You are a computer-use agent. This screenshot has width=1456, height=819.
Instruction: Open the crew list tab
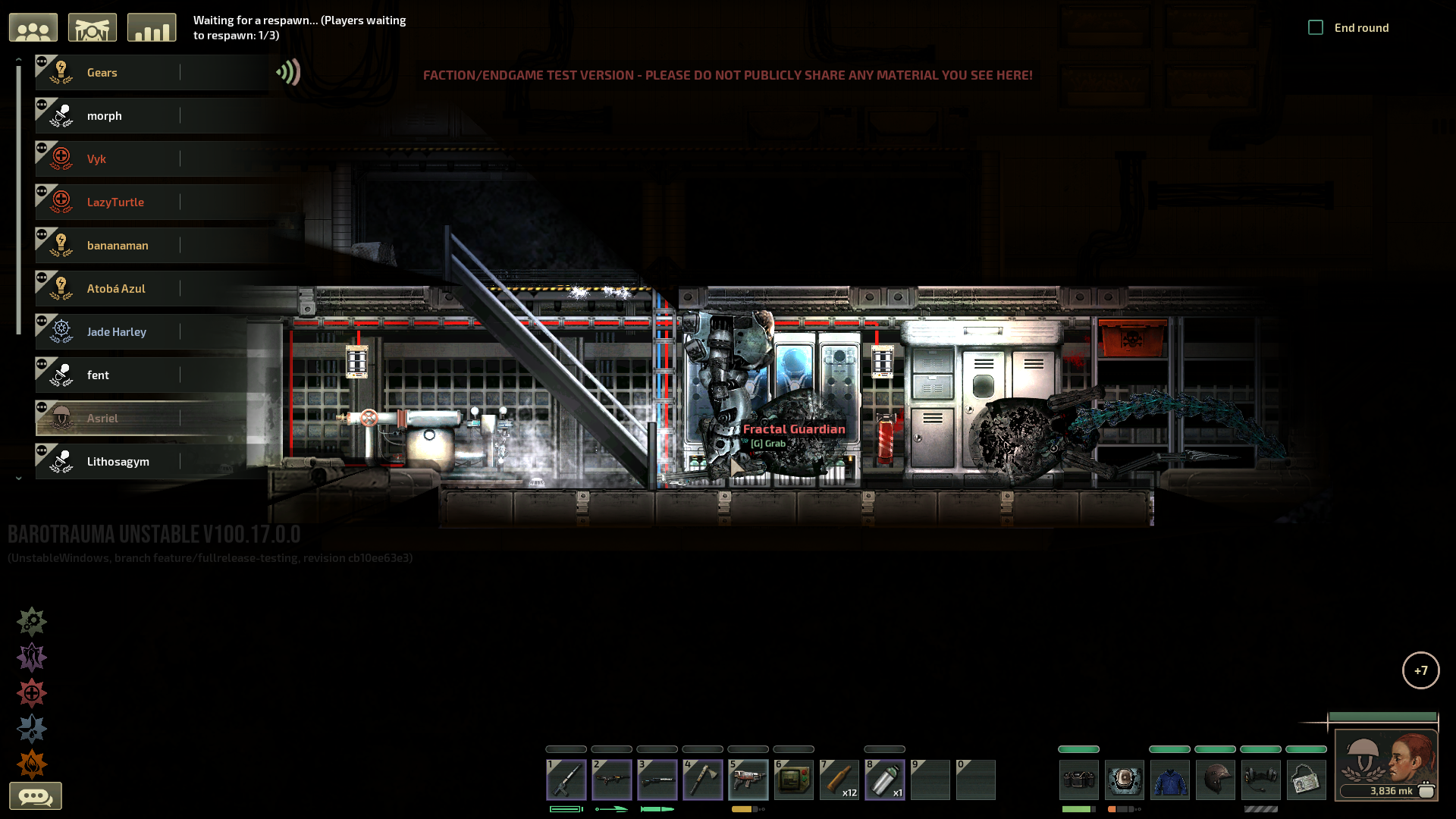pos(33,28)
